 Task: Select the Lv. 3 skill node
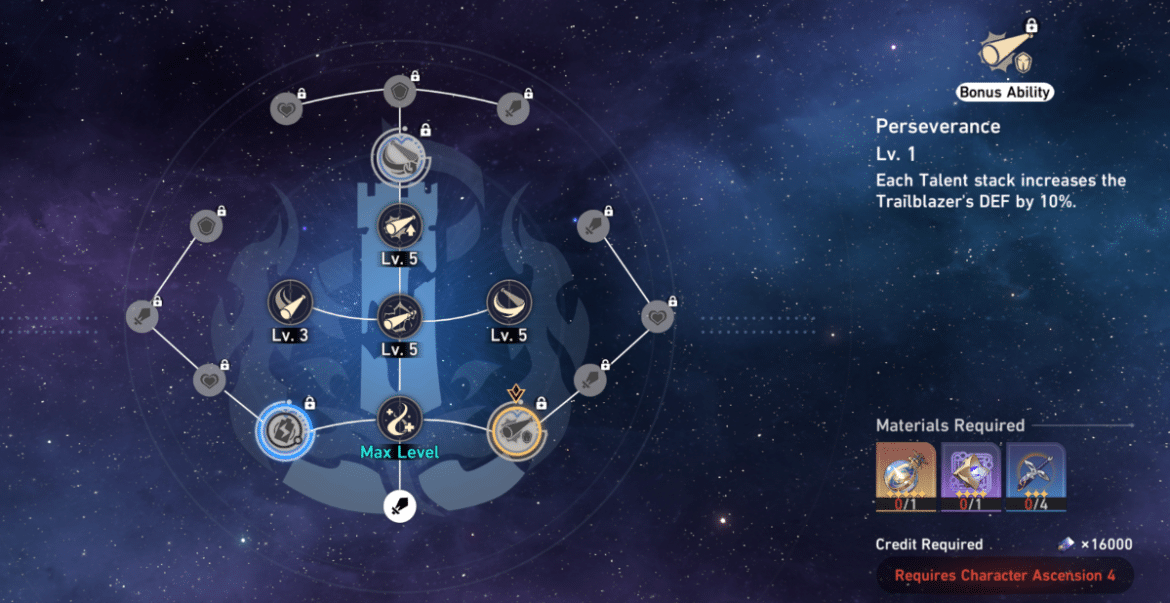point(290,302)
